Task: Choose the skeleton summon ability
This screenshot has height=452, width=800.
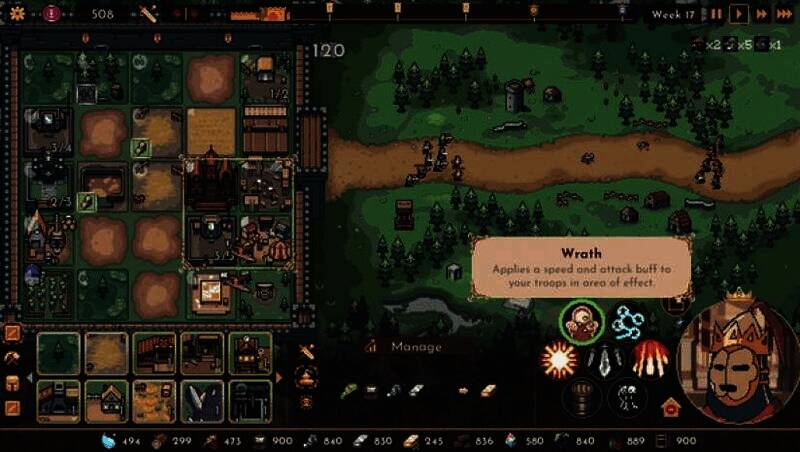Action: [x=627, y=396]
